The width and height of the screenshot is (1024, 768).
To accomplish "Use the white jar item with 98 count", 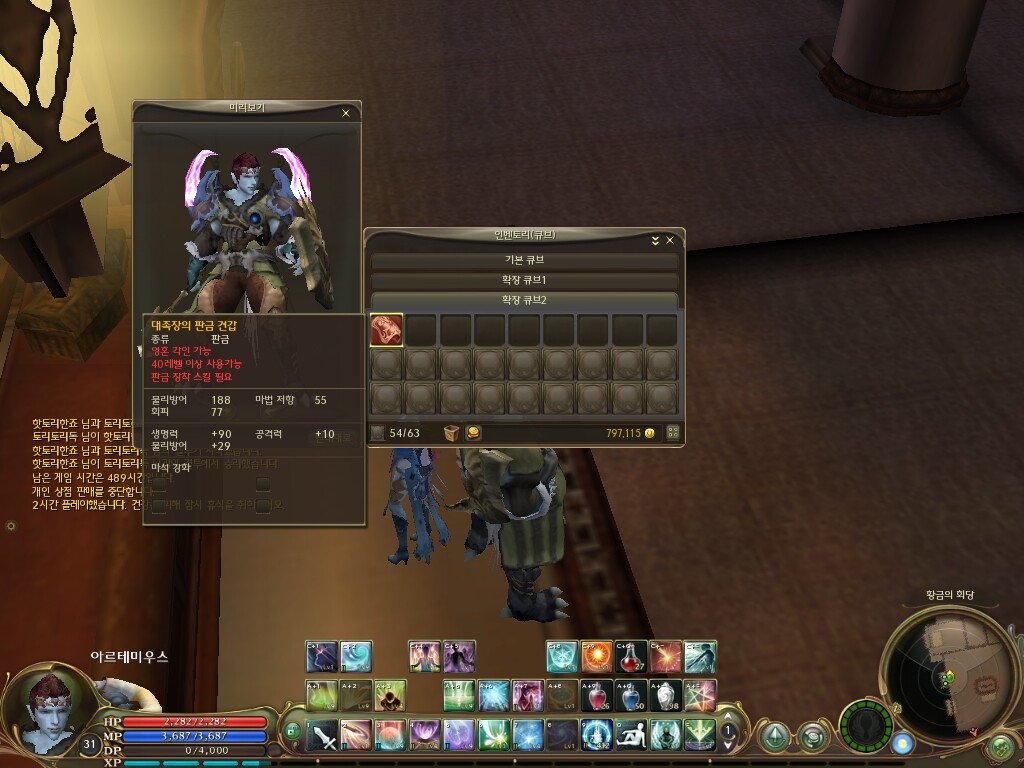I will pyautogui.click(x=665, y=695).
